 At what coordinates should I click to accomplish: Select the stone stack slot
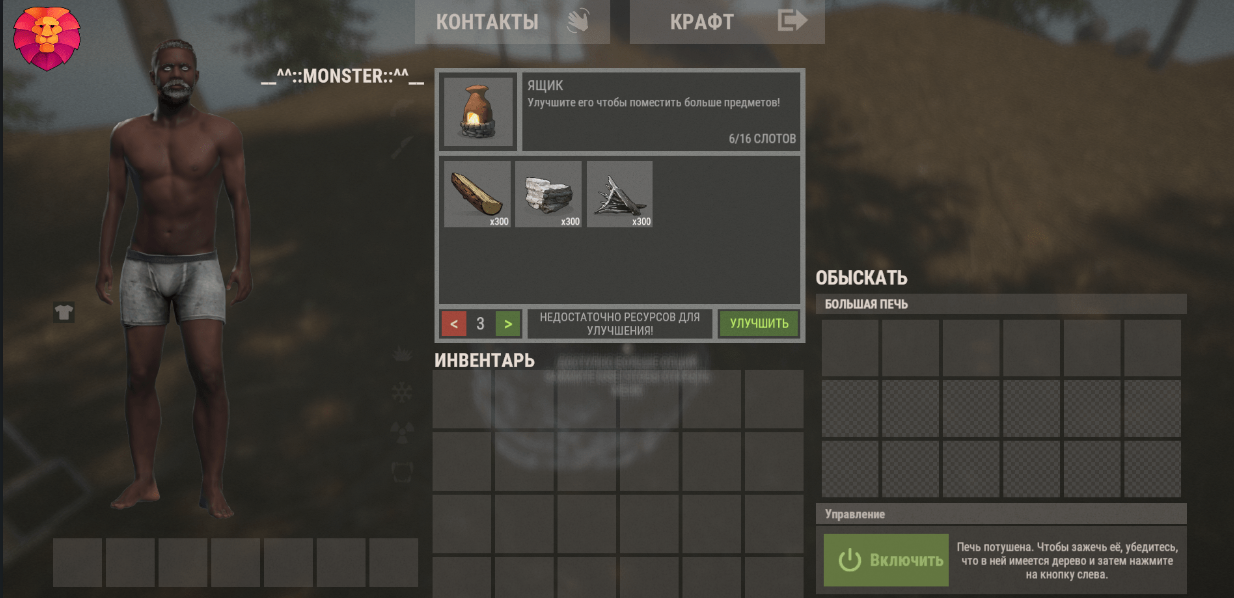548,194
